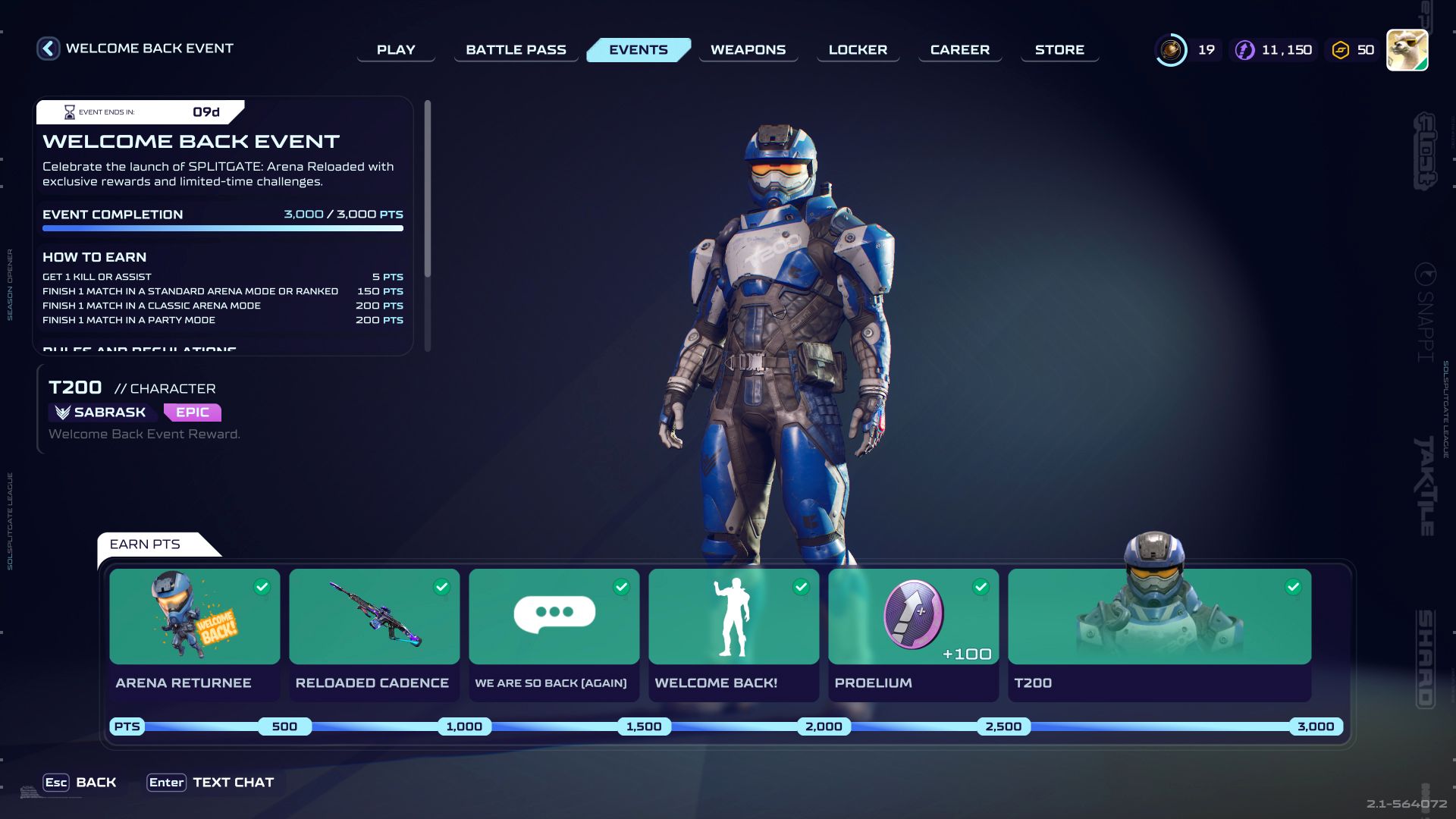Image resolution: width=1456 pixels, height=819 pixels.
Task: Click the checkmark on Welcome Back! emote
Action: (x=800, y=586)
